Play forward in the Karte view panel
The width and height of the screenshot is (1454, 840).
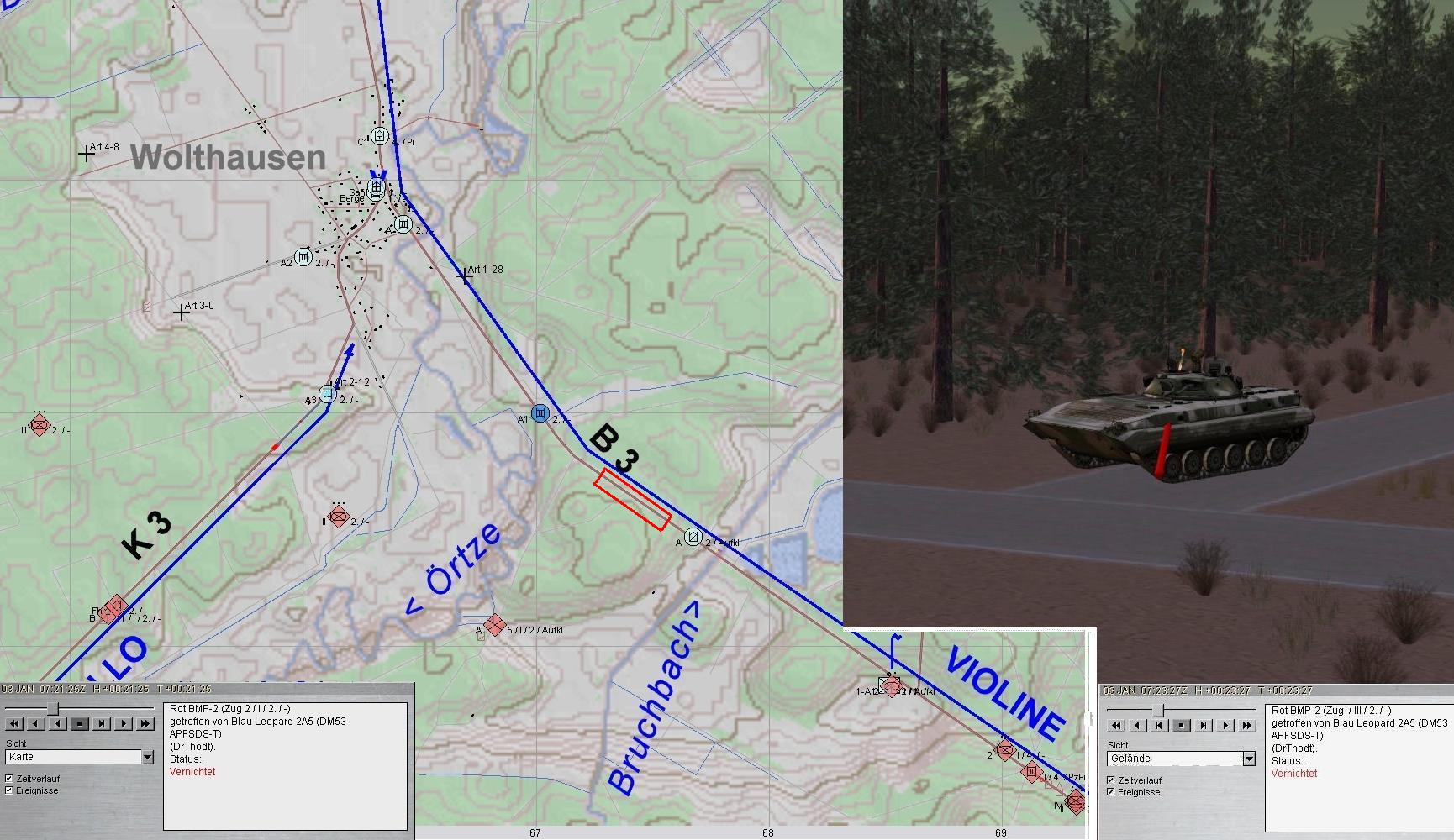pos(124,723)
